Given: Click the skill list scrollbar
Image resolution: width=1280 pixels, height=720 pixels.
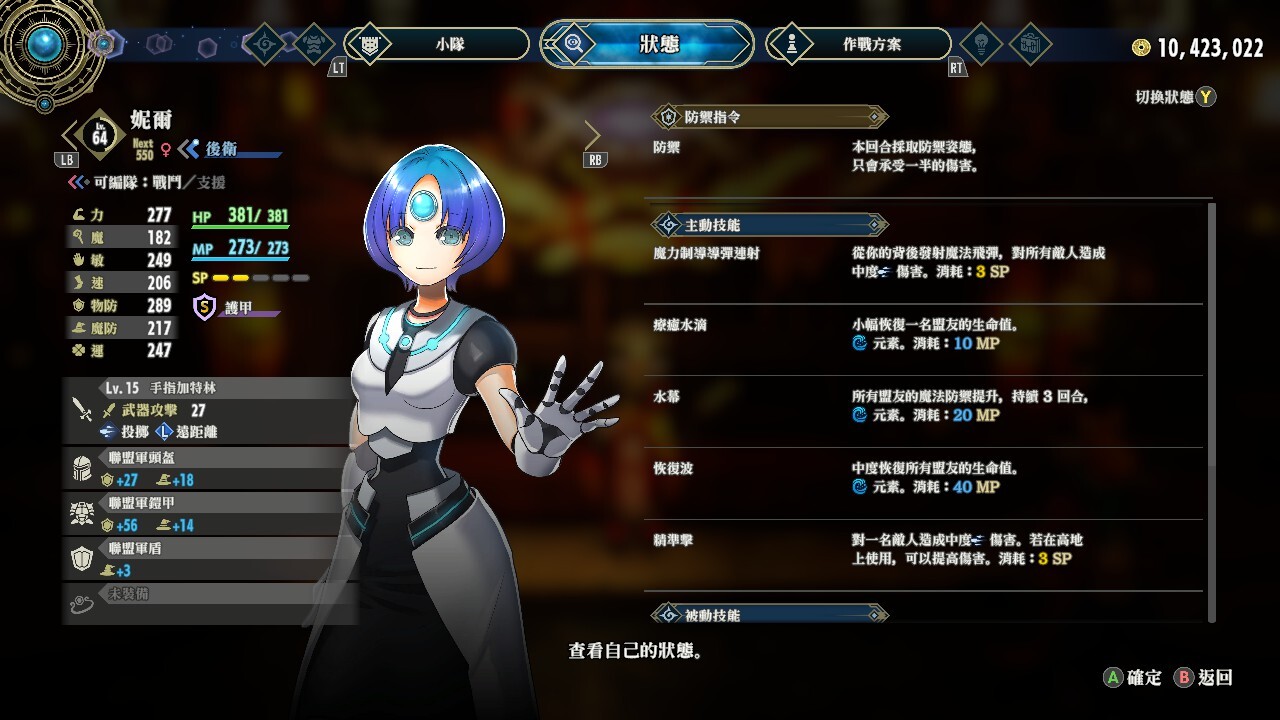Looking at the screenshot, I should 1212,410.
